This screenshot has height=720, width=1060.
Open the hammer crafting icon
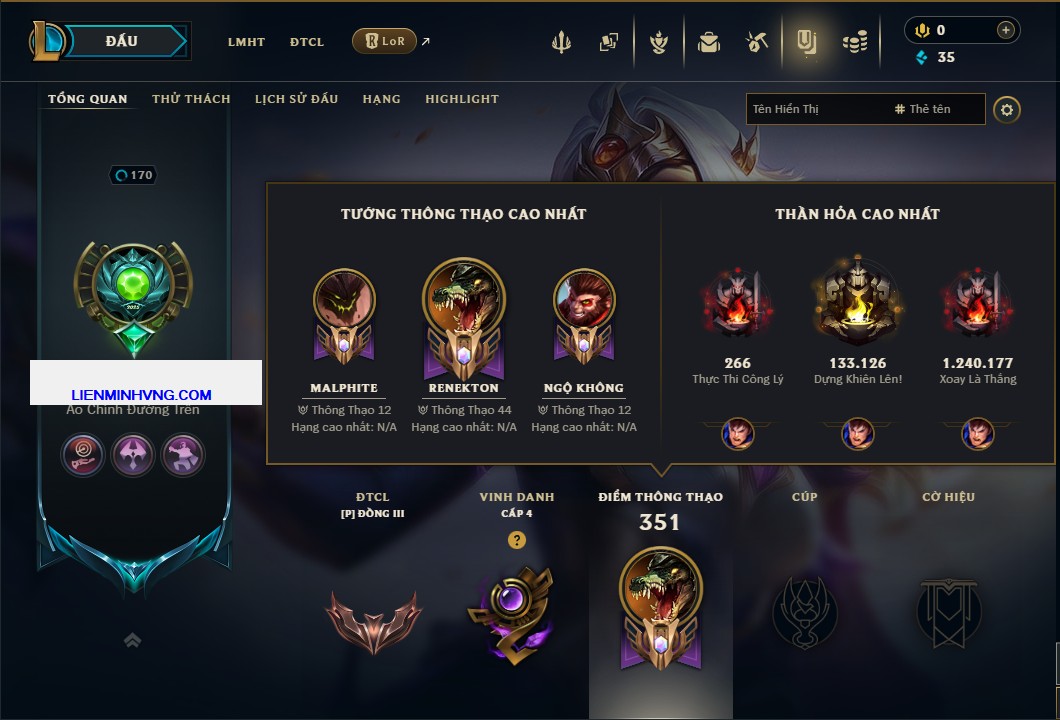[756, 42]
